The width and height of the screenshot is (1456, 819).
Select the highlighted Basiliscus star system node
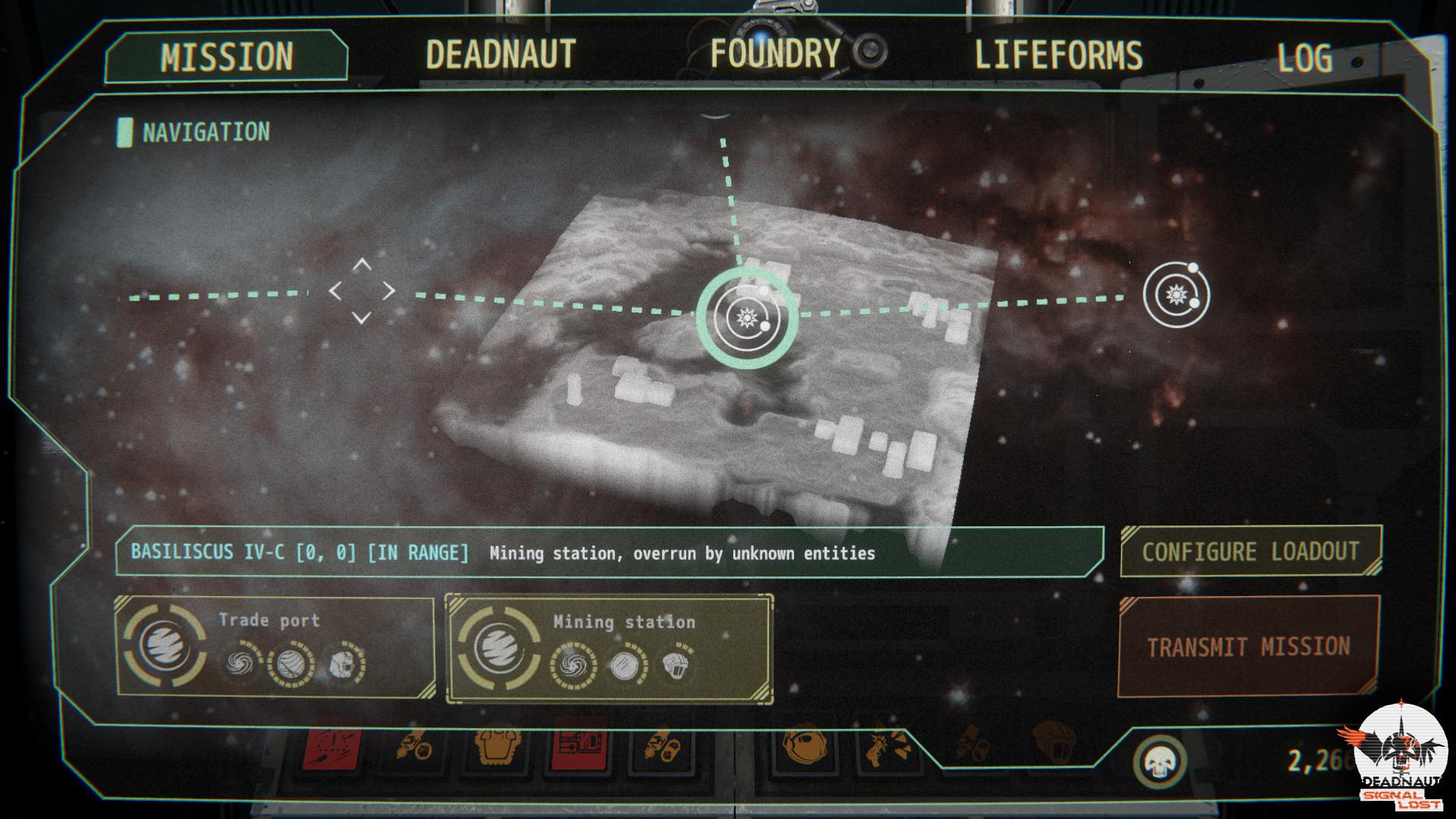tap(746, 317)
